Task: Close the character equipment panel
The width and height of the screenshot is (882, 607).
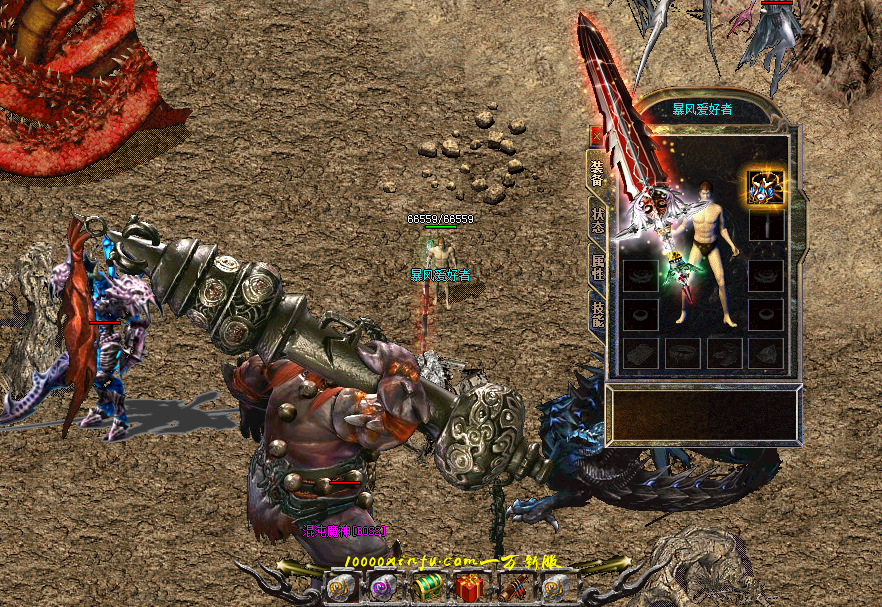Action: (596, 136)
